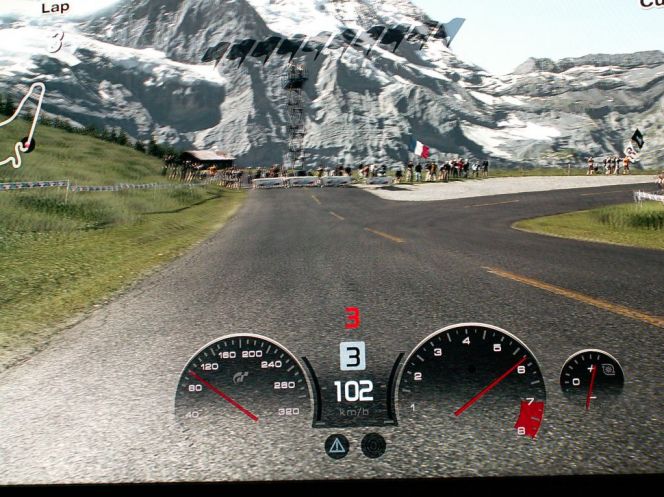Select the warning triangle indicator icon
664x497 pixels.
(337, 445)
